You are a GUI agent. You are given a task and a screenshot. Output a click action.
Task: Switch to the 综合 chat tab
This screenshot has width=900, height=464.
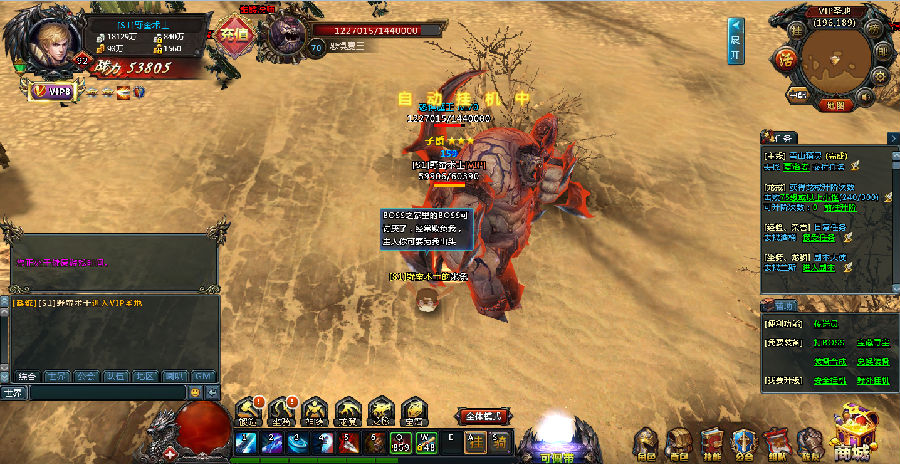[26, 377]
